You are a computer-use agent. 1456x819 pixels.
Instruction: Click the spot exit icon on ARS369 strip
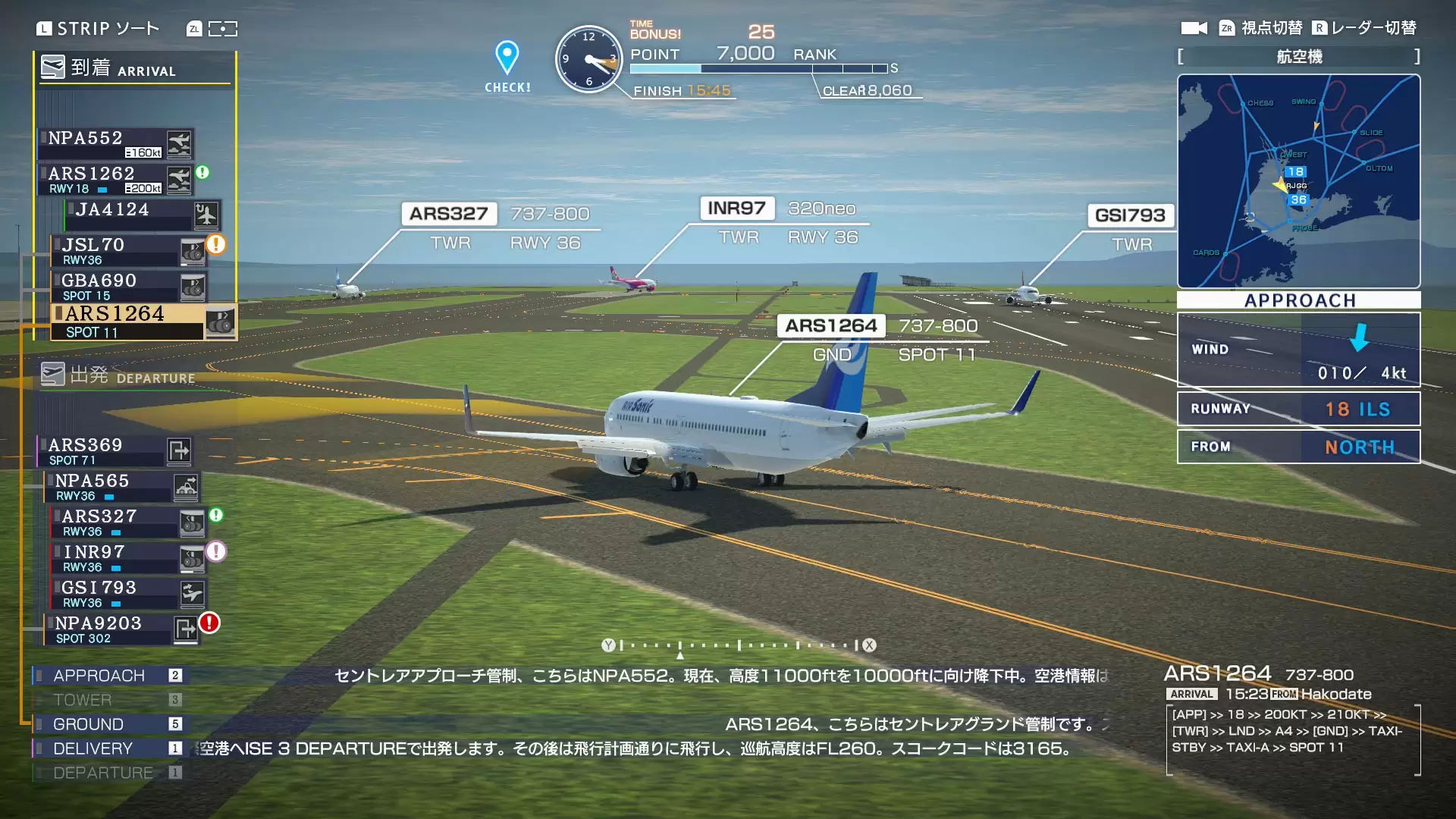pos(179,450)
